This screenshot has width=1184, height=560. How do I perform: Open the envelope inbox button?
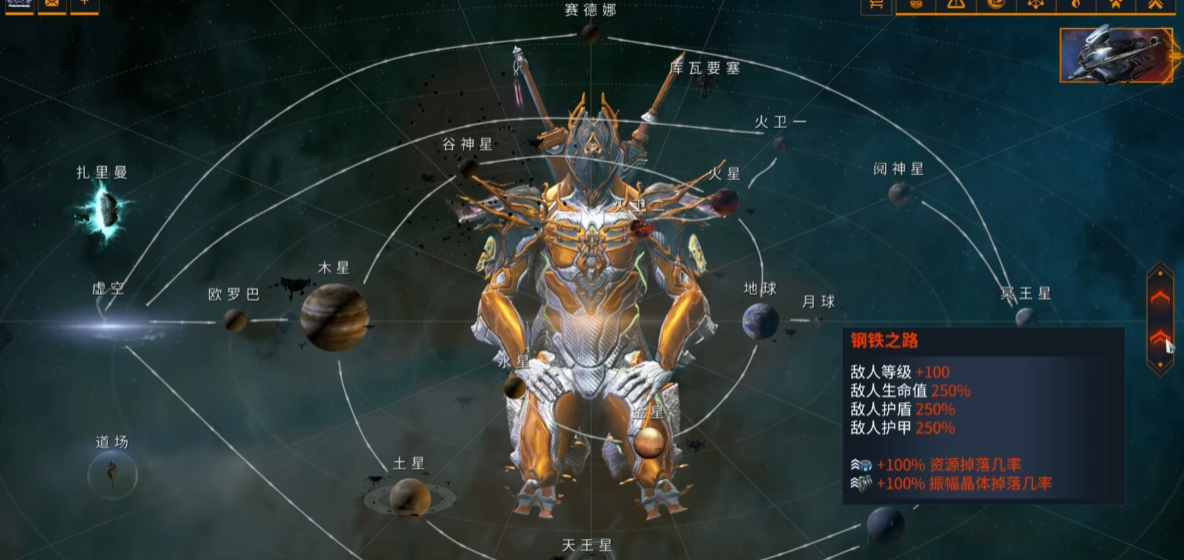point(52,5)
